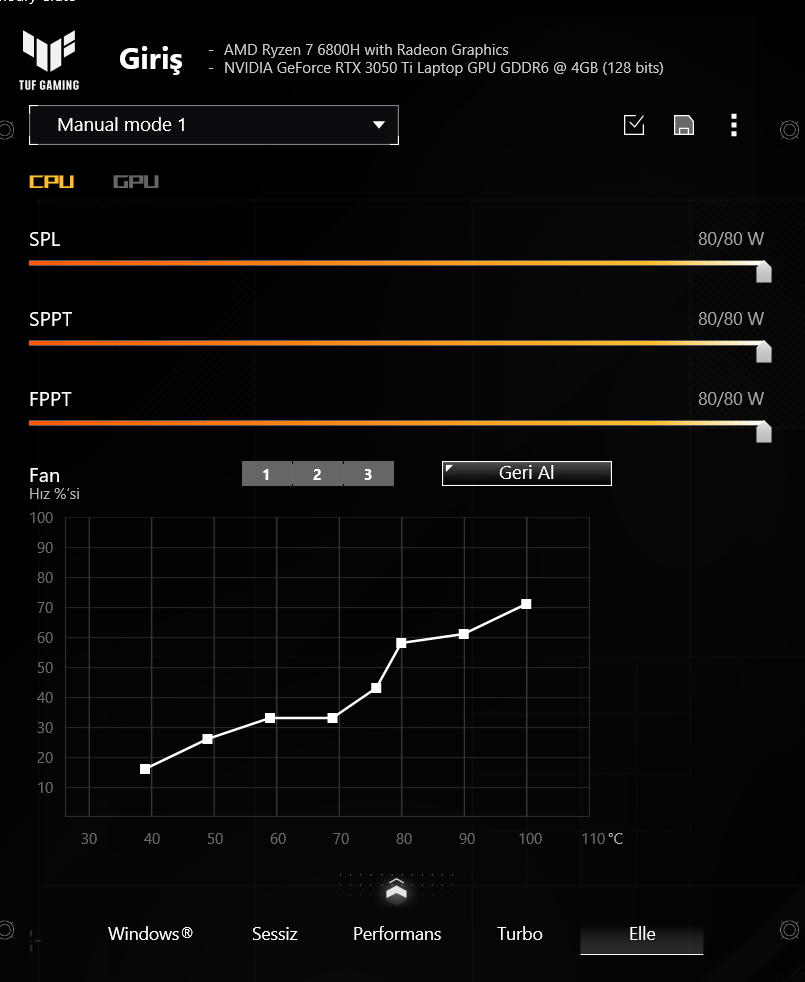Select the Performans mode
This screenshot has width=805, height=982.
(397, 934)
